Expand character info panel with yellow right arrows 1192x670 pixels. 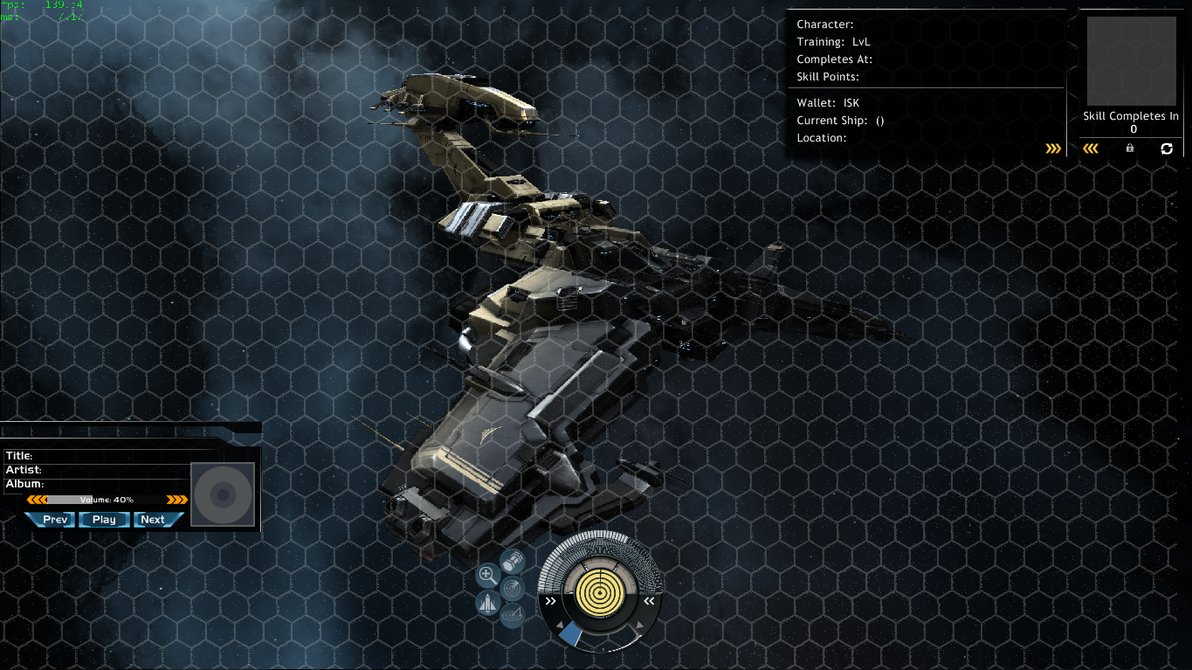[x=1053, y=148]
